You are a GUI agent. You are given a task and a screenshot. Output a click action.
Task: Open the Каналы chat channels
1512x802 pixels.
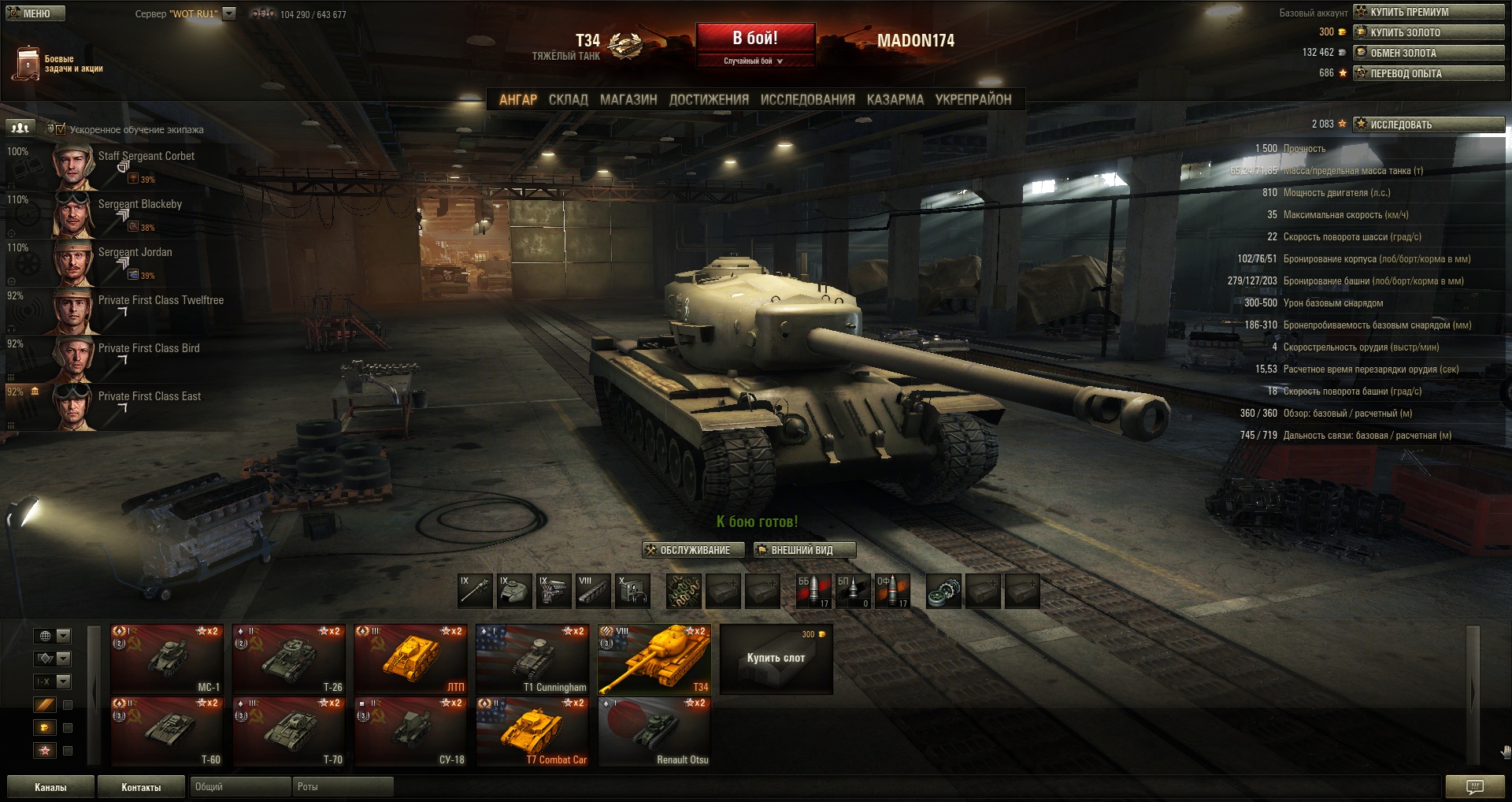pyautogui.click(x=50, y=787)
